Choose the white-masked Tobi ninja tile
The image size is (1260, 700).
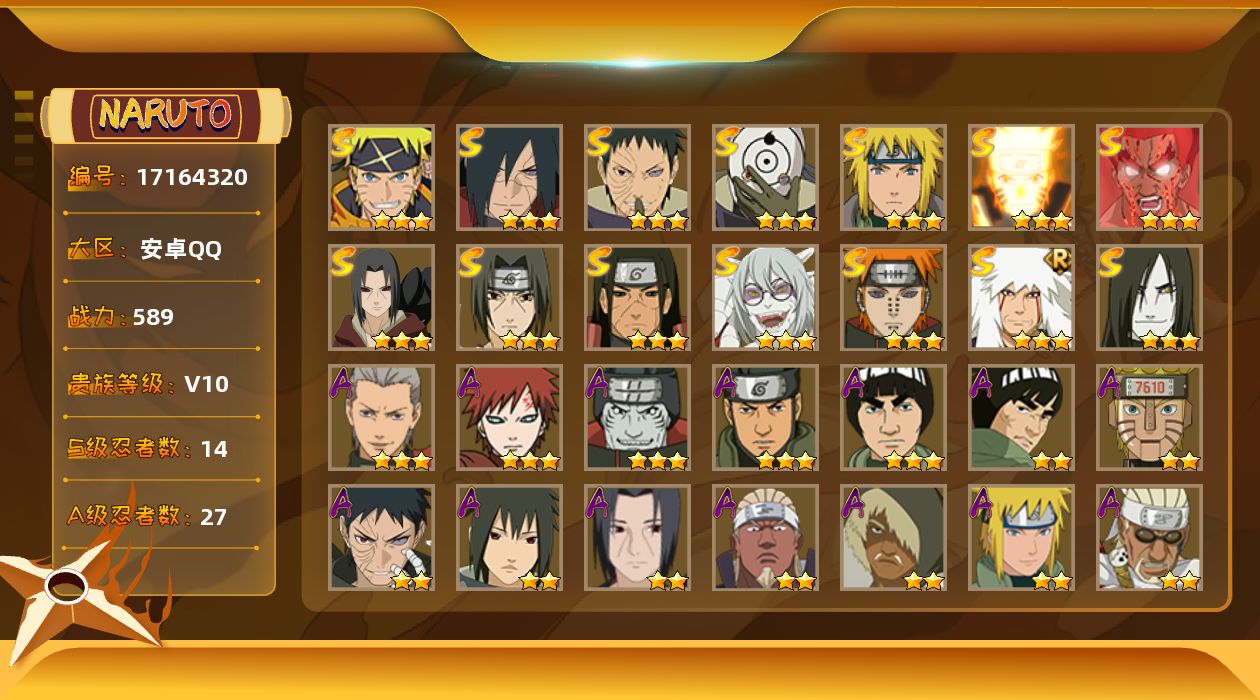pyautogui.click(x=766, y=178)
